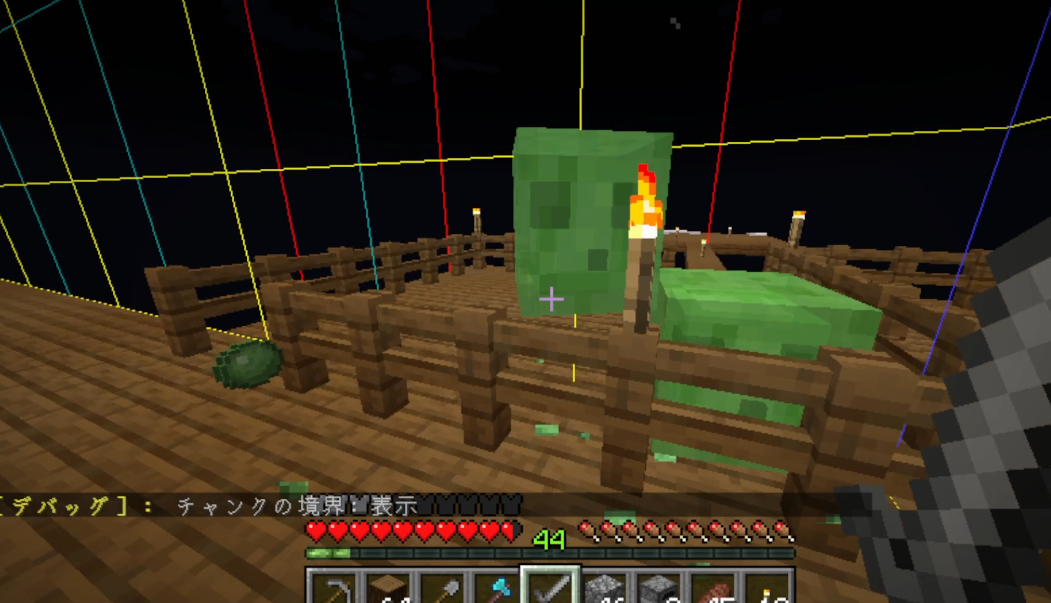Switch to the torch hotbar slot
1051x603 pixels.
click(768, 590)
